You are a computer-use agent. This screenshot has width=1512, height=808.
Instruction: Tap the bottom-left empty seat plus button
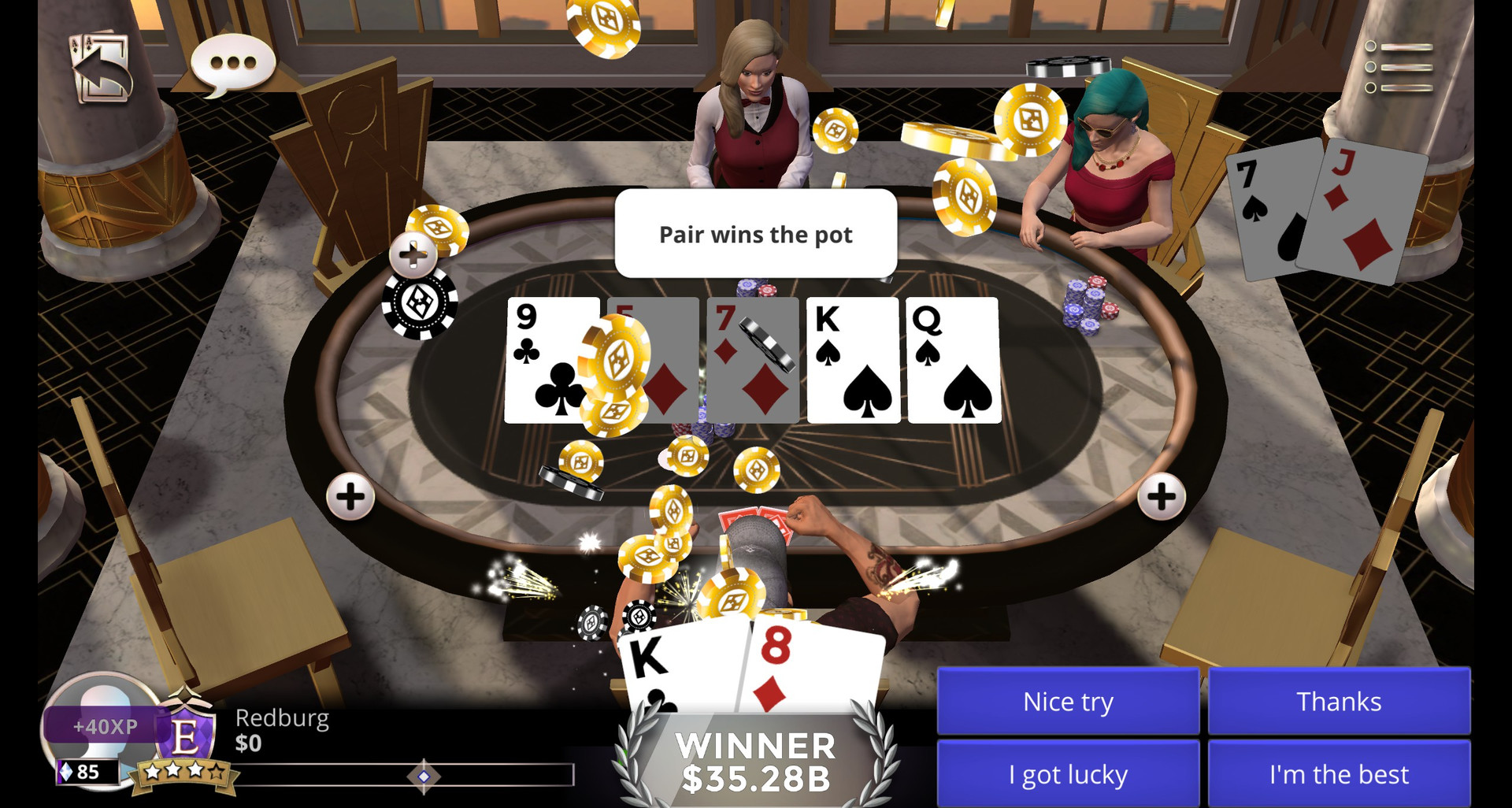tap(350, 497)
